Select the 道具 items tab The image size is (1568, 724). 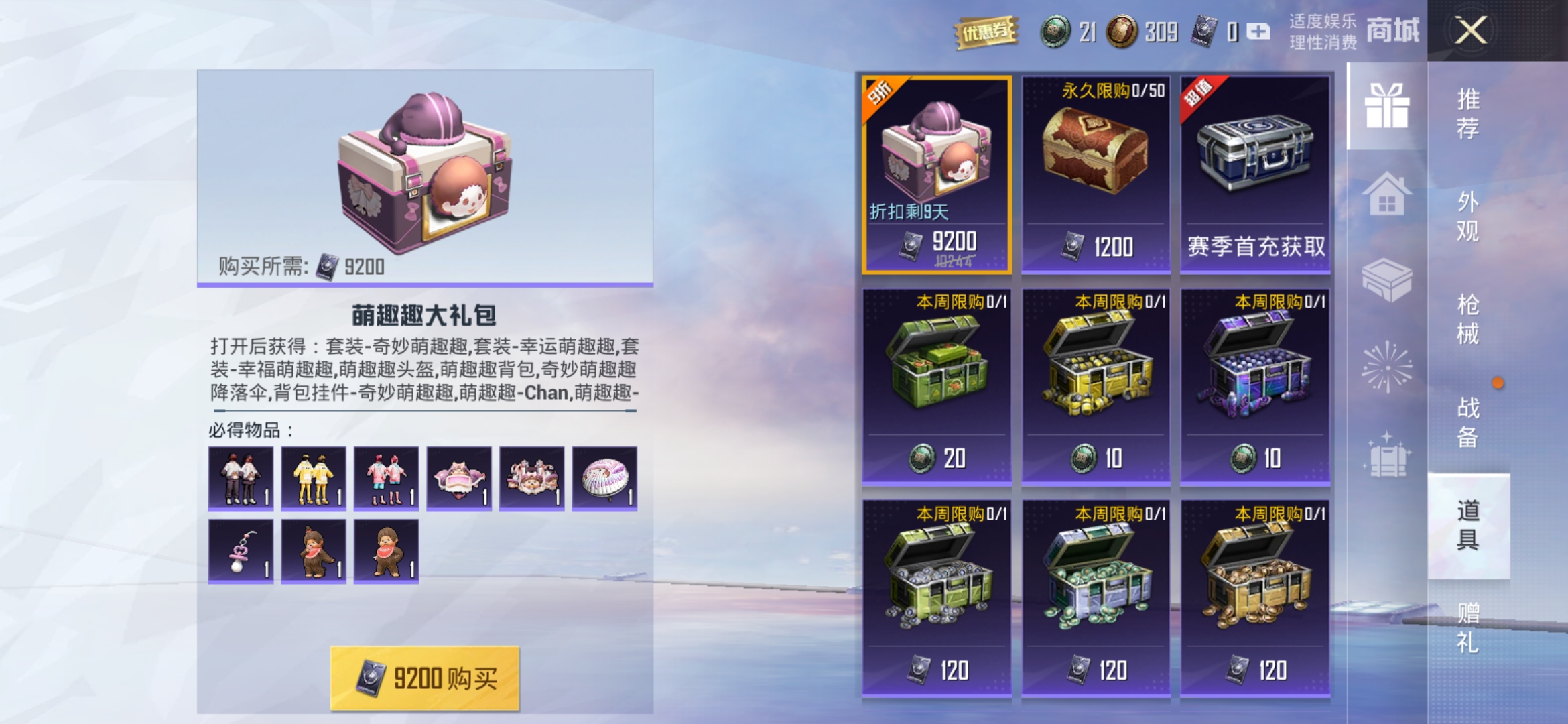[1467, 525]
